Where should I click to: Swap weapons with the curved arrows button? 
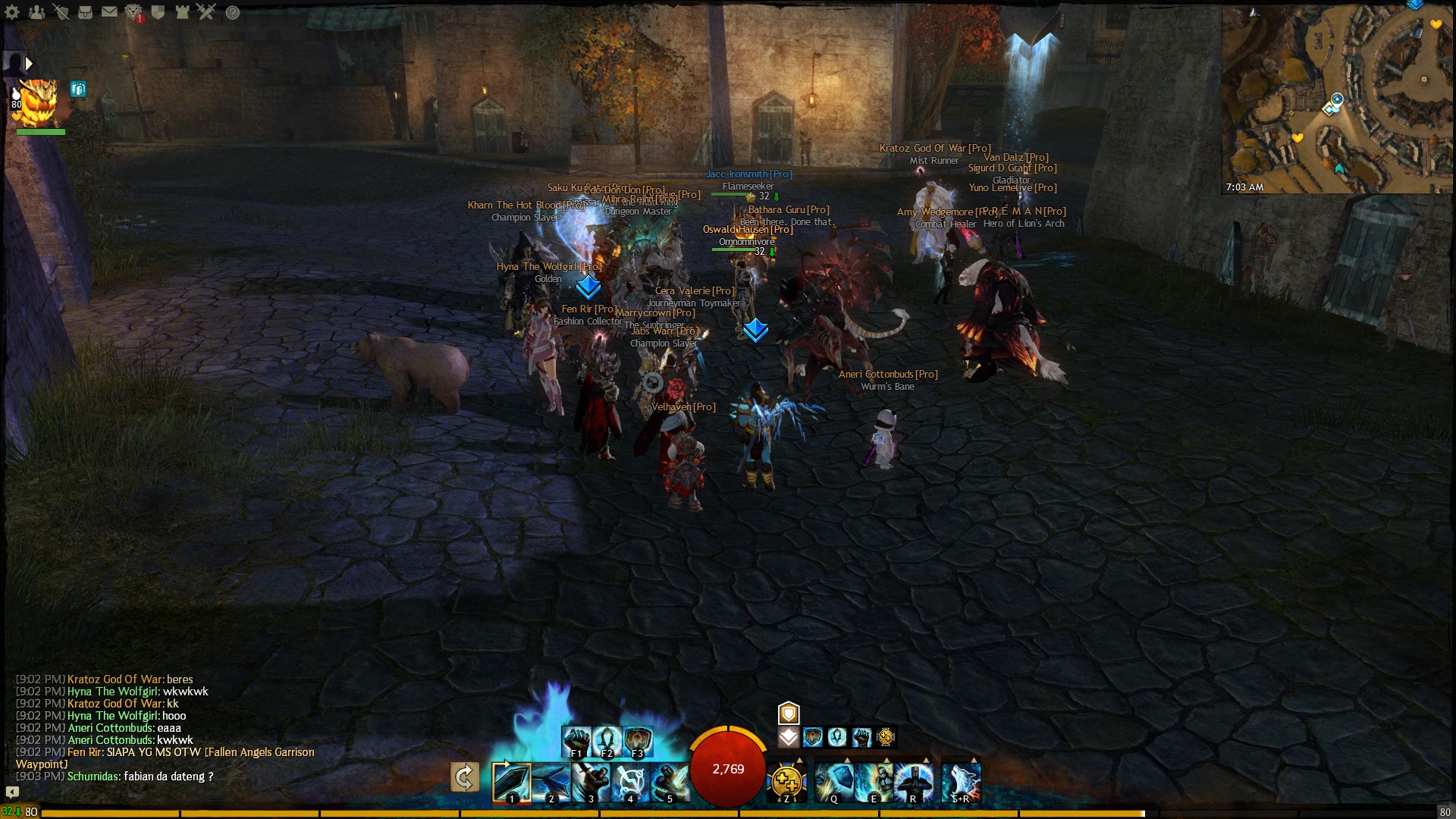point(464,777)
